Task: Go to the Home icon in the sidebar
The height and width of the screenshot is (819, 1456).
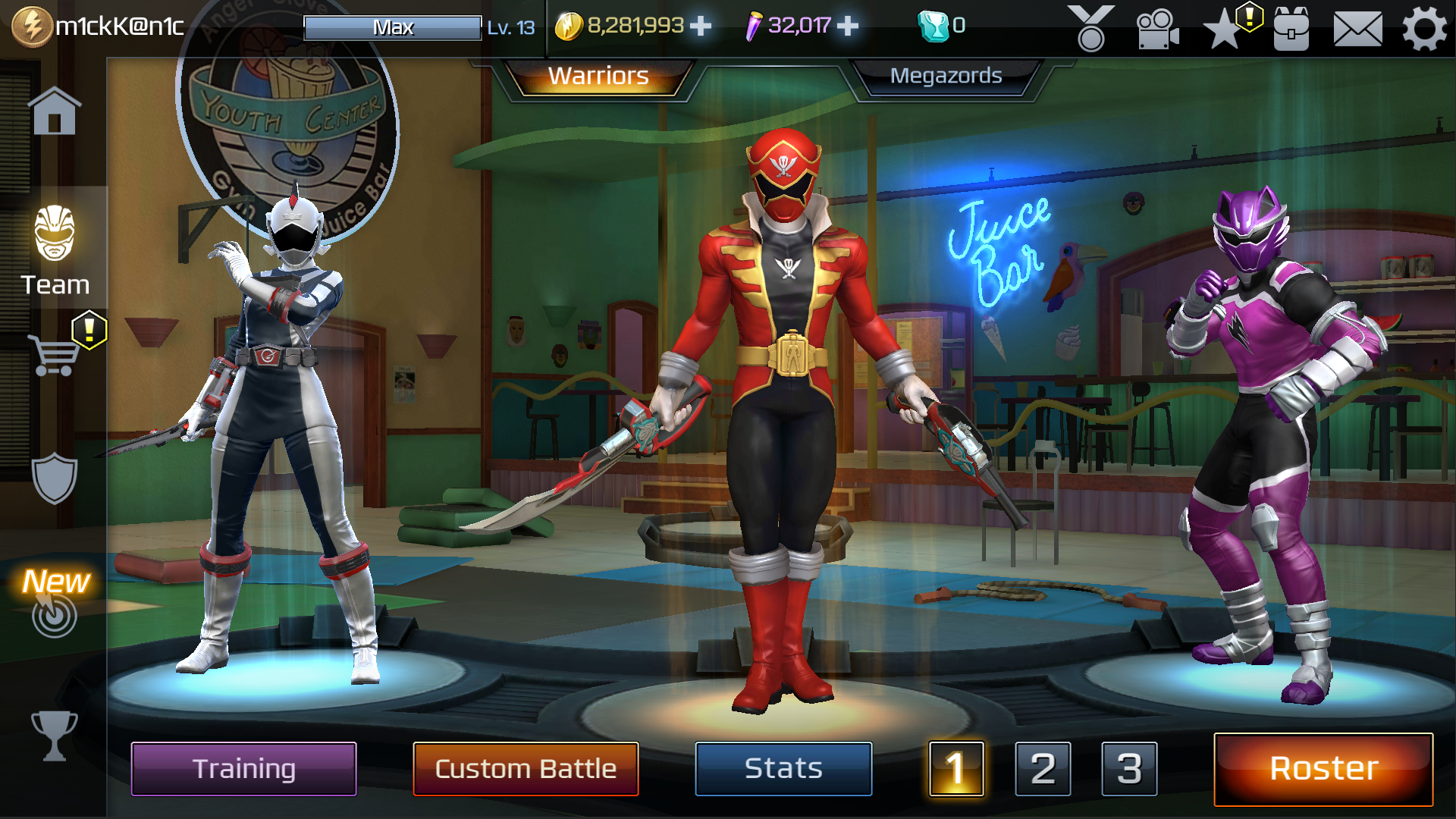Action: click(x=55, y=112)
